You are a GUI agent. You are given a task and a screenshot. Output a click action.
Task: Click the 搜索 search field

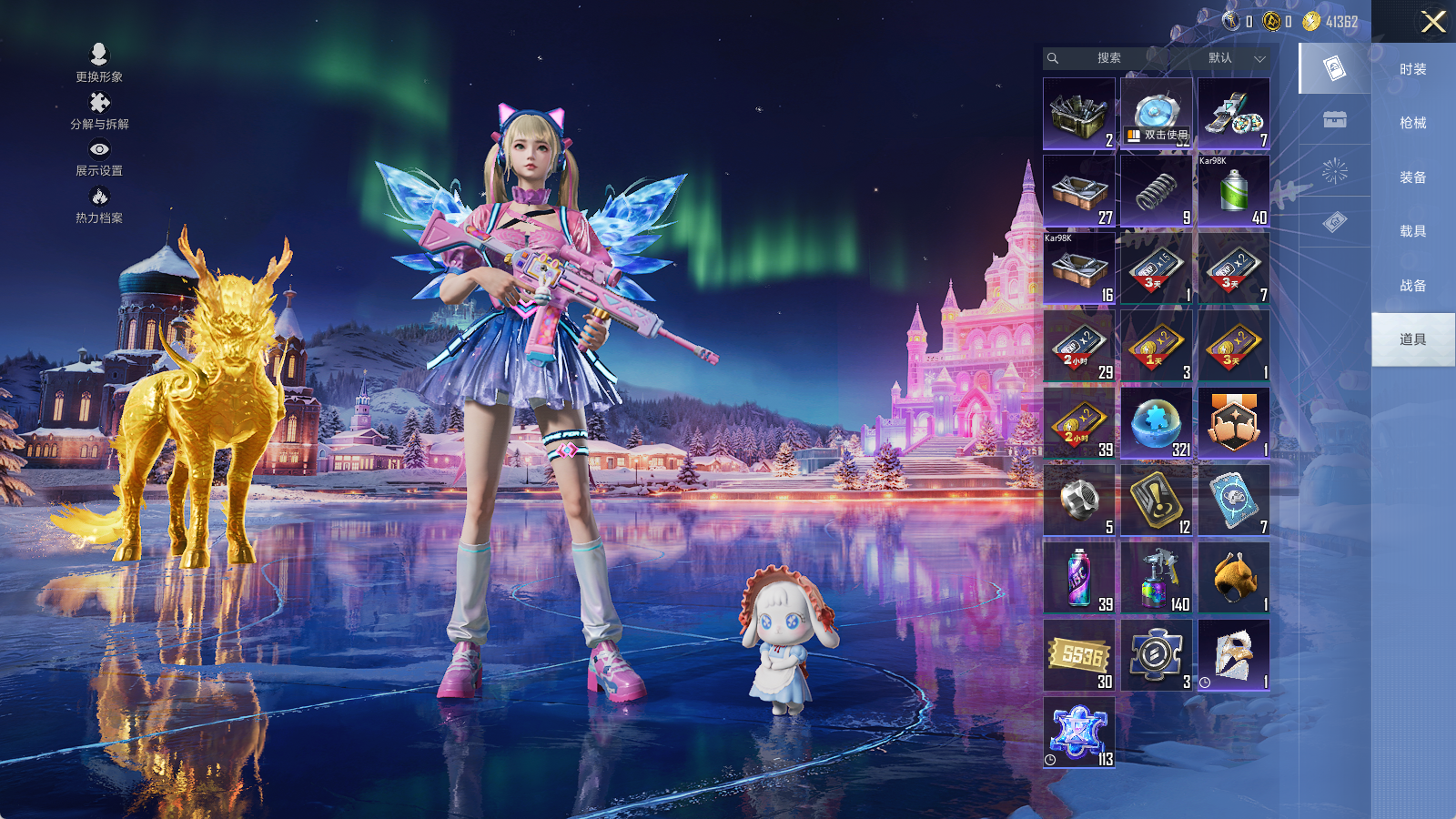[x=1107, y=58]
